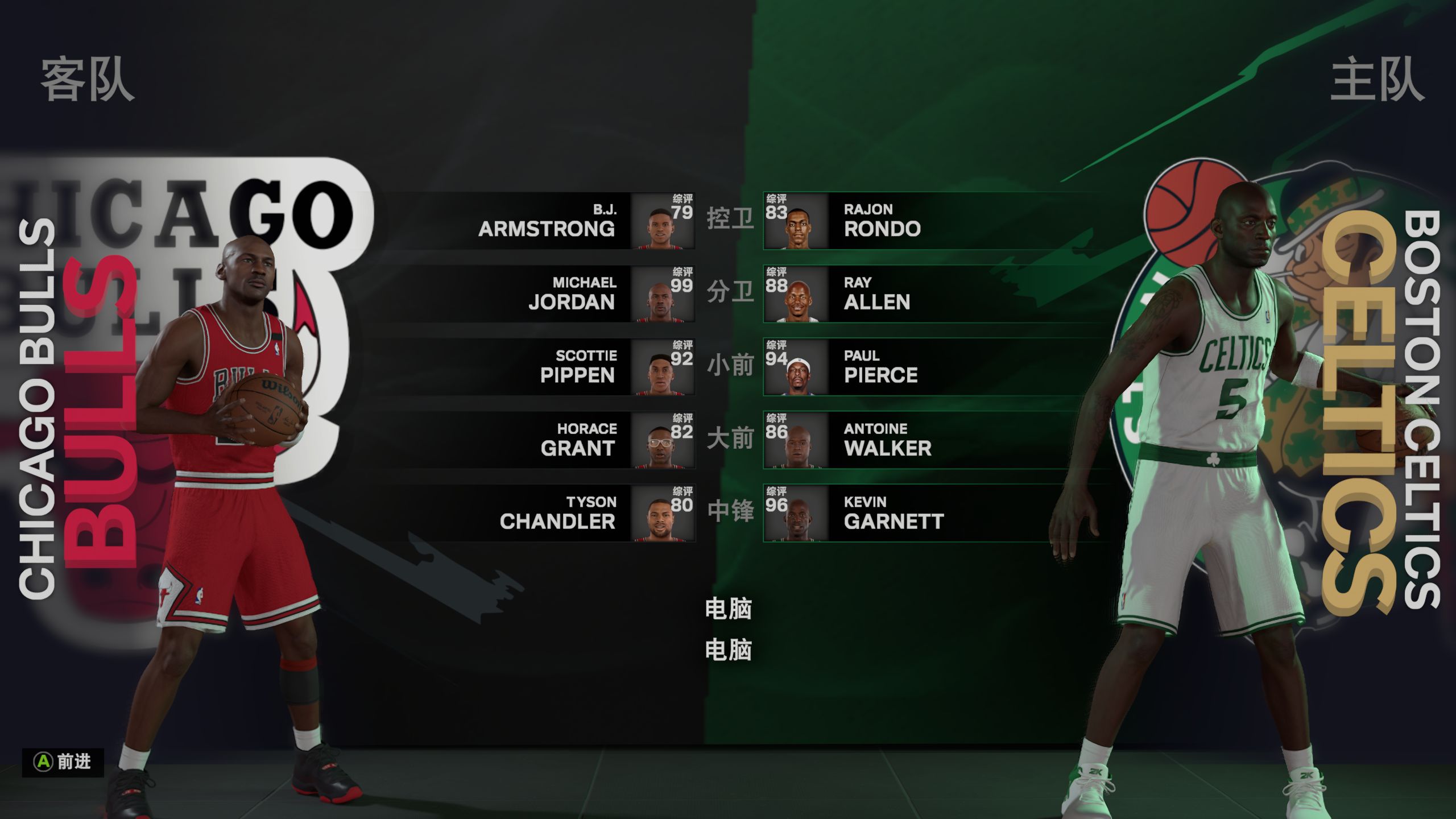The image size is (1456, 819).
Task: Pick Scottie Pippen's lineup row
Action: pos(577,367)
